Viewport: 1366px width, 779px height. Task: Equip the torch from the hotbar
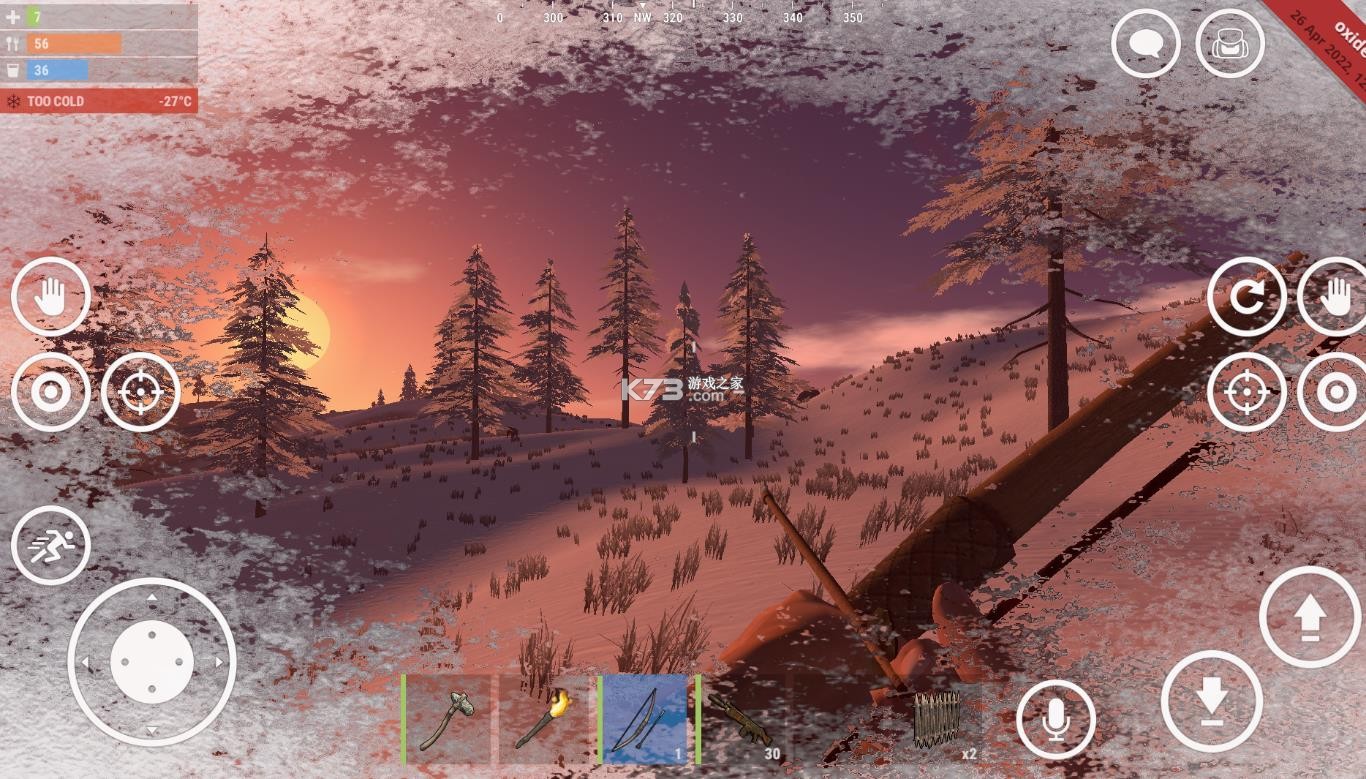pyautogui.click(x=545, y=720)
